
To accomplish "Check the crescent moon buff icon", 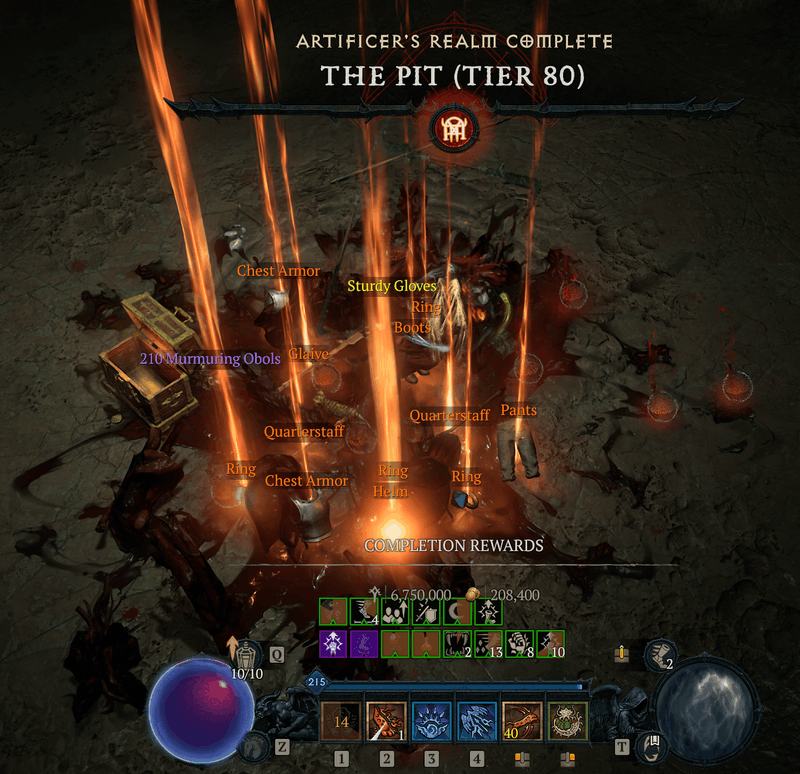I will [458, 612].
